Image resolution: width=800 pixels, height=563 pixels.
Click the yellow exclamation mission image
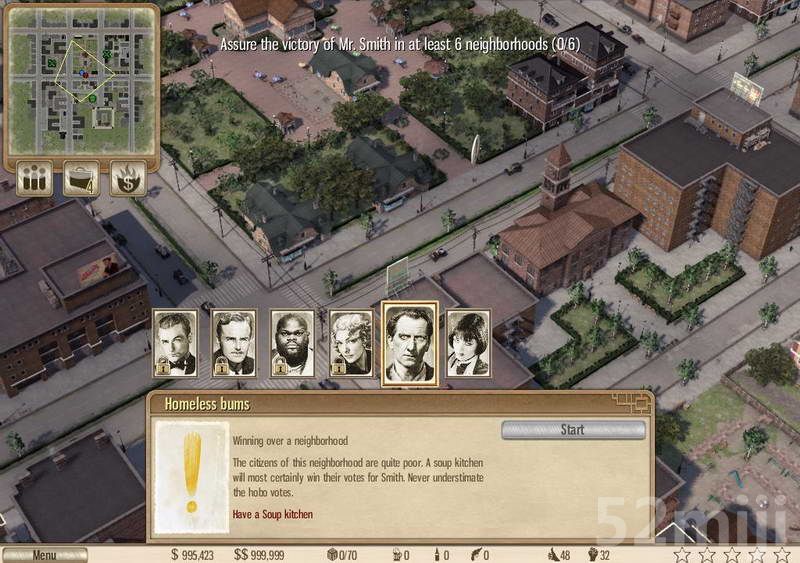point(191,477)
